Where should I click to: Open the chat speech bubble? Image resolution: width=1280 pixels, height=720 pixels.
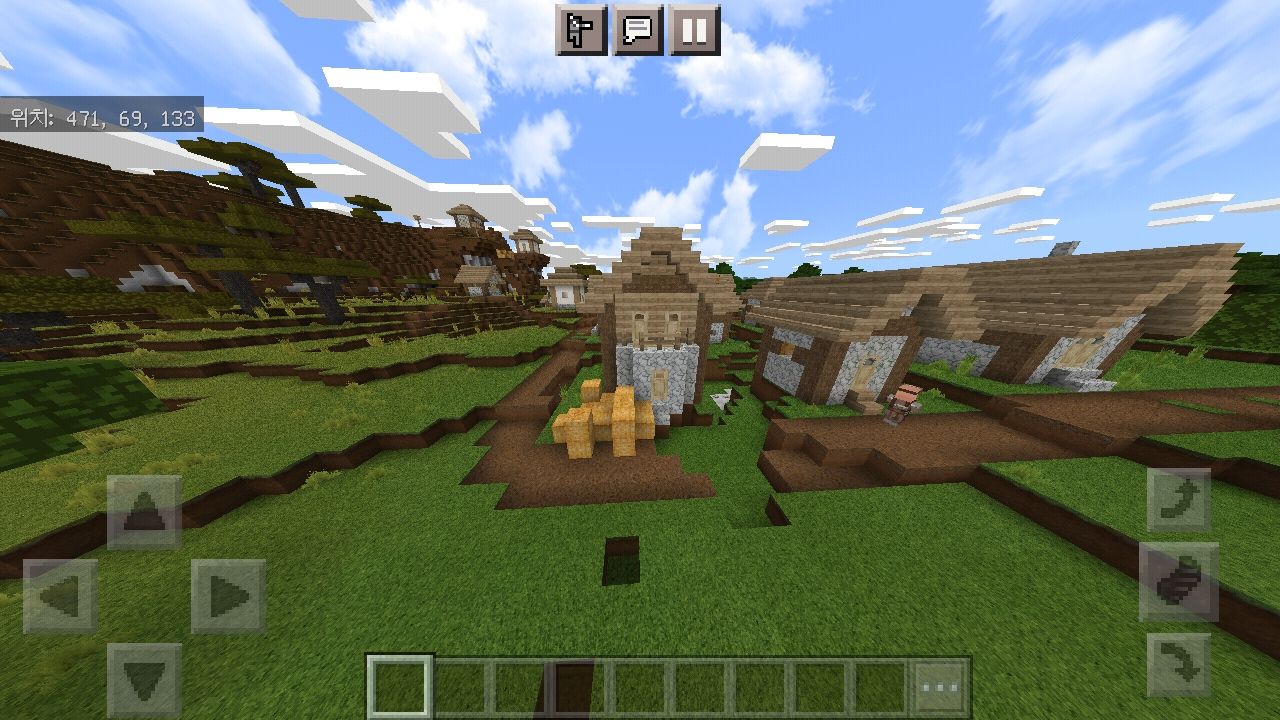point(638,30)
